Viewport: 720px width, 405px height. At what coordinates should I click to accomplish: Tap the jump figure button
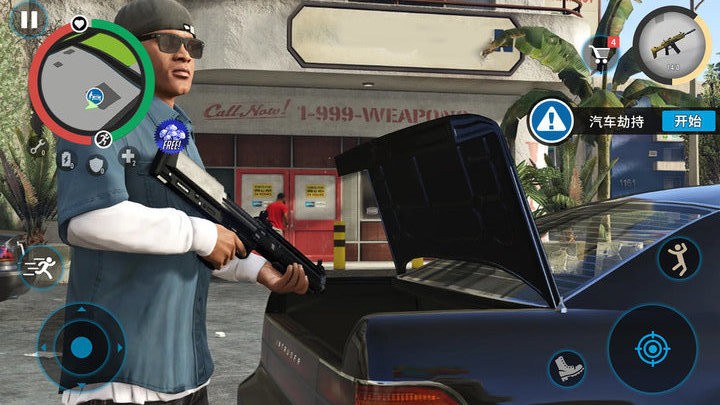click(x=679, y=259)
